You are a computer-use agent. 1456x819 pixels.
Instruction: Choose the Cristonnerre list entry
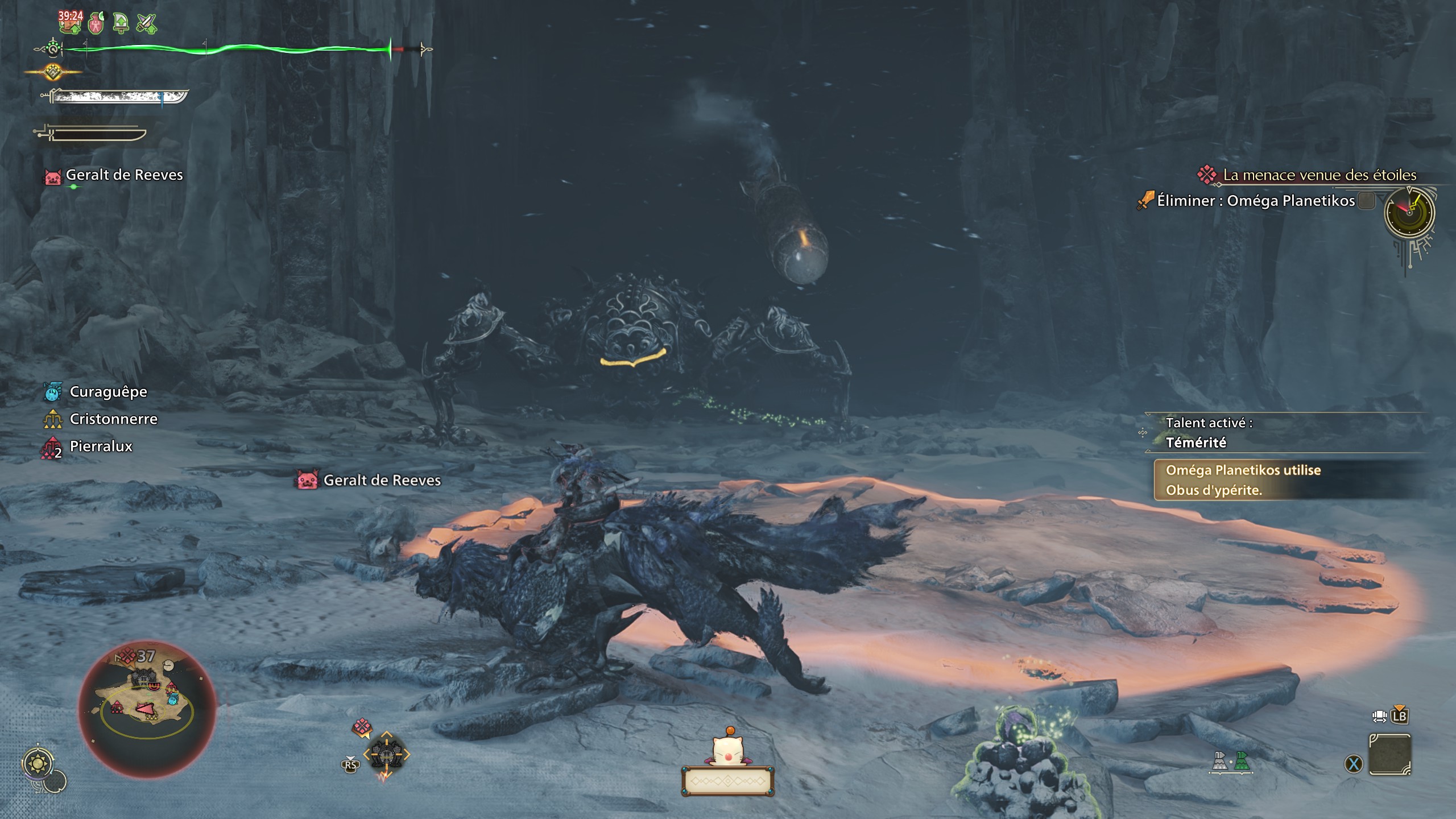tap(113, 419)
